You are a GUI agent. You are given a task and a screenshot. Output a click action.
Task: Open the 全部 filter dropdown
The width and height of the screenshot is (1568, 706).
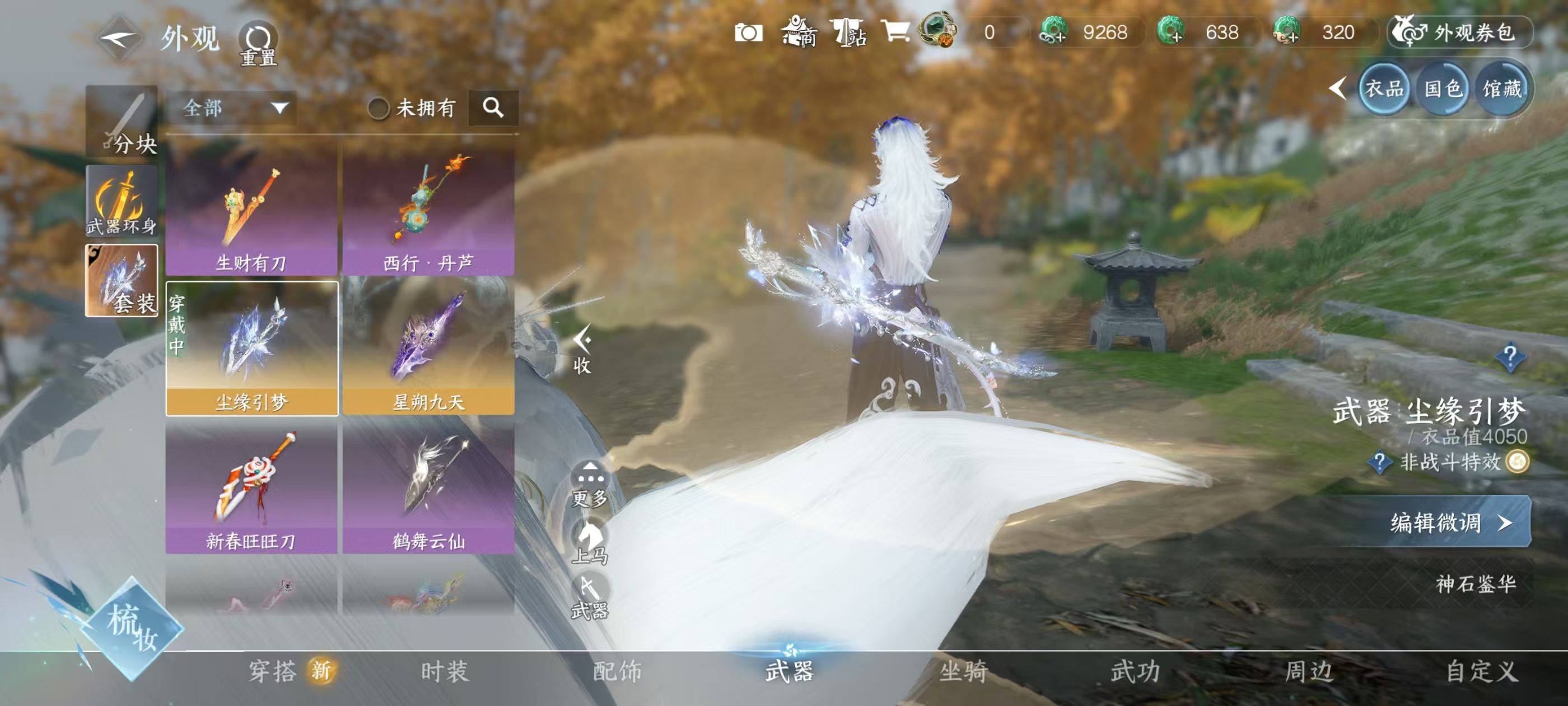tap(232, 109)
